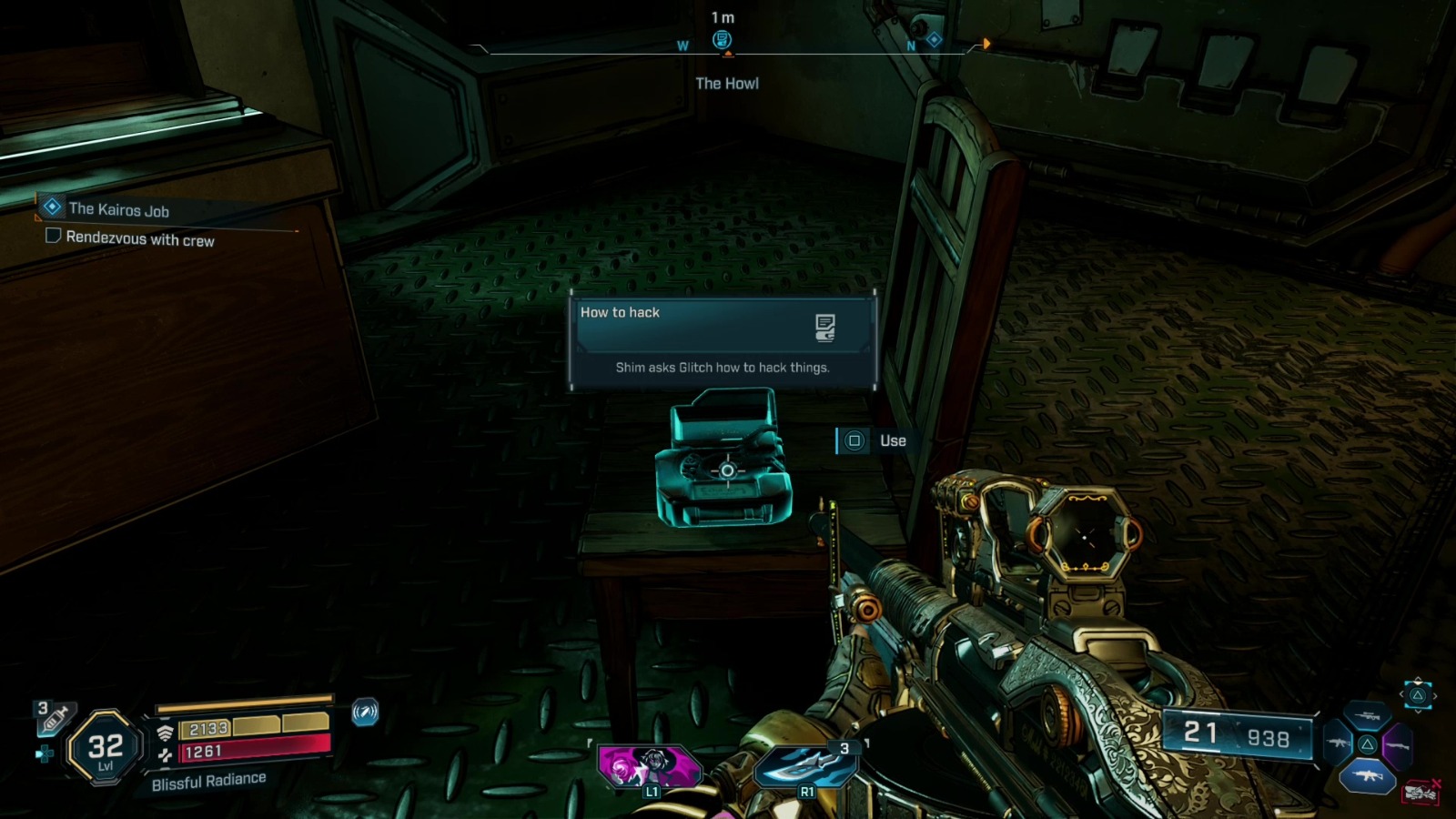Click the echo log compass marker
1456x819 pixels.
pyautogui.click(x=722, y=40)
